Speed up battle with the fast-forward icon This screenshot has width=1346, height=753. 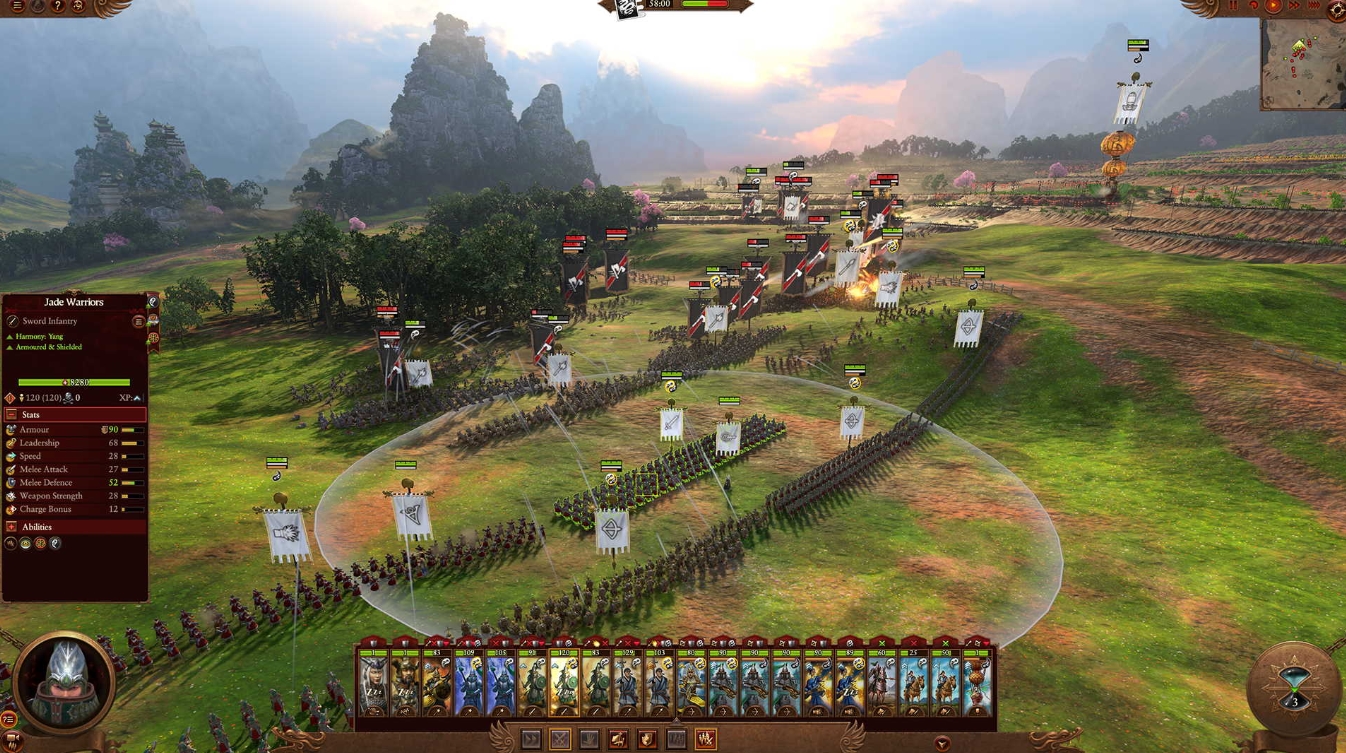coord(1293,6)
